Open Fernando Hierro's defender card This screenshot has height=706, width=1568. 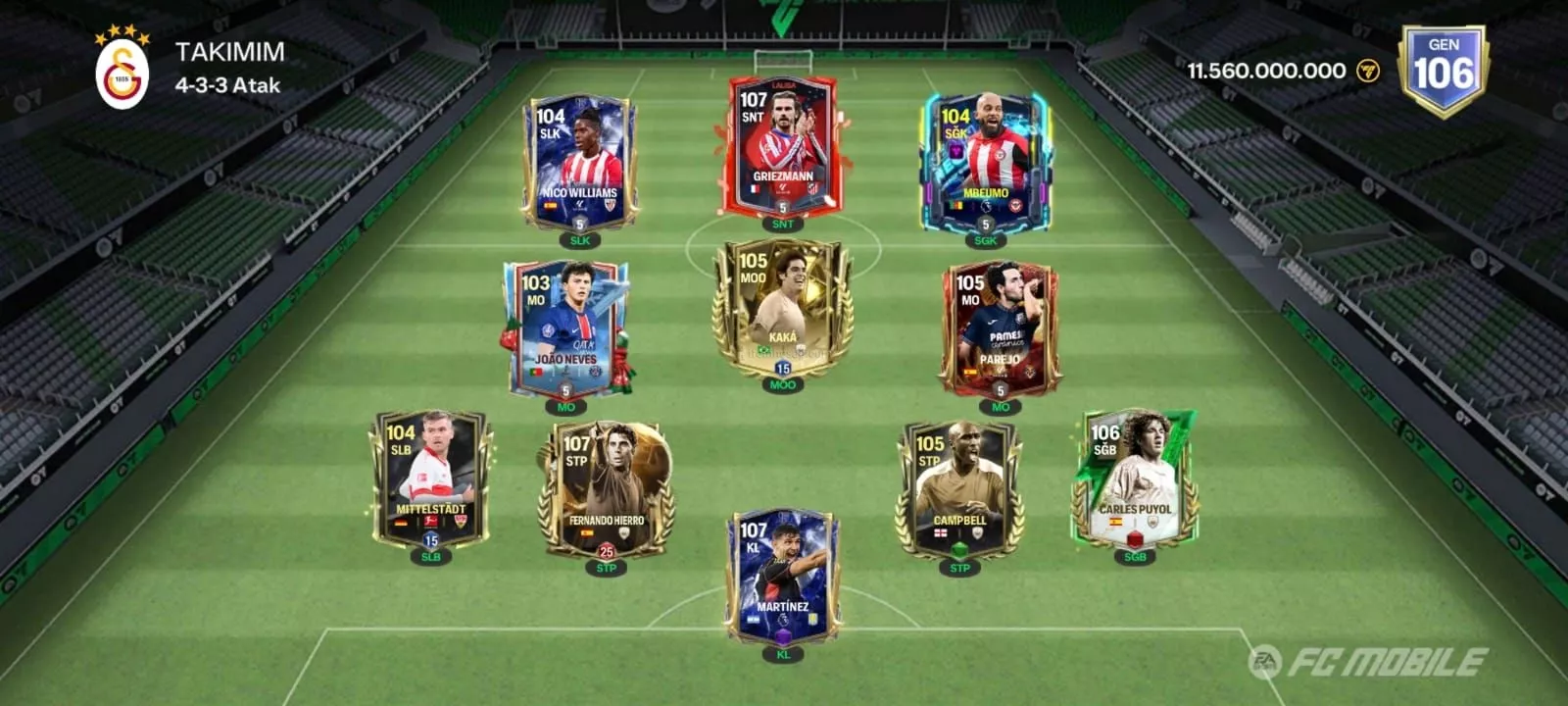pyautogui.click(x=606, y=490)
